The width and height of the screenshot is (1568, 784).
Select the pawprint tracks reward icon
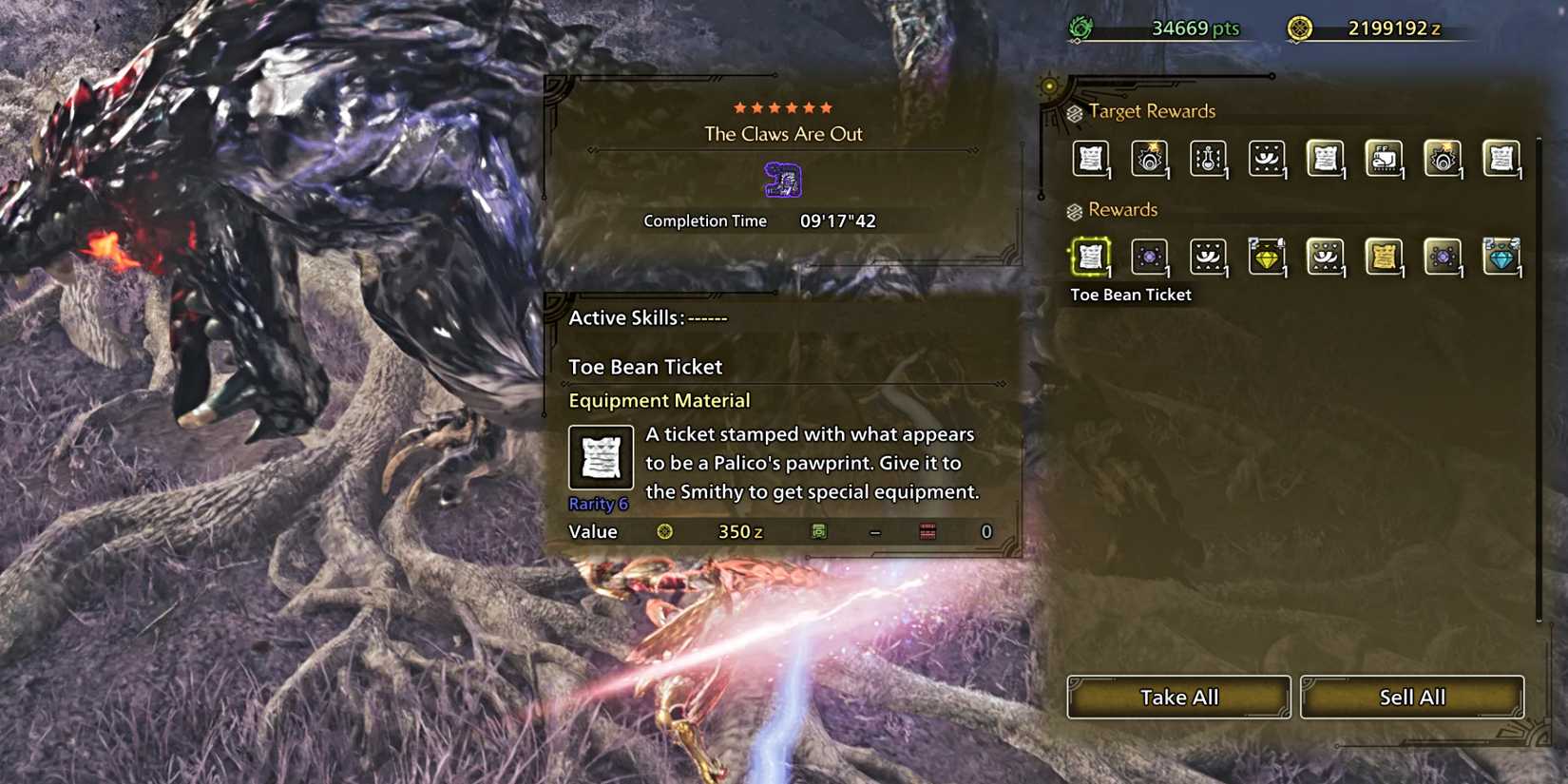click(x=1208, y=257)
